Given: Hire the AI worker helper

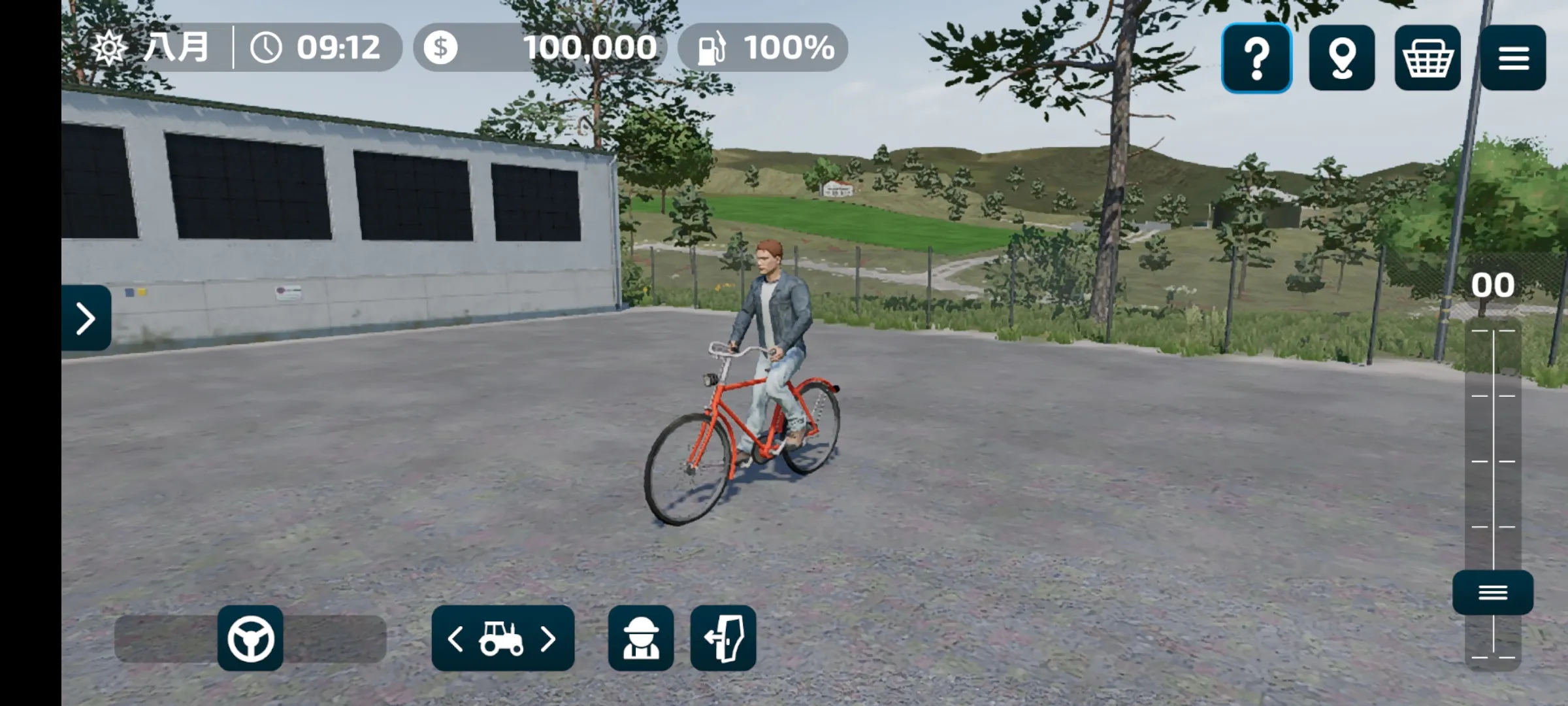Looking at the screenshot, I should coord(640,638).
